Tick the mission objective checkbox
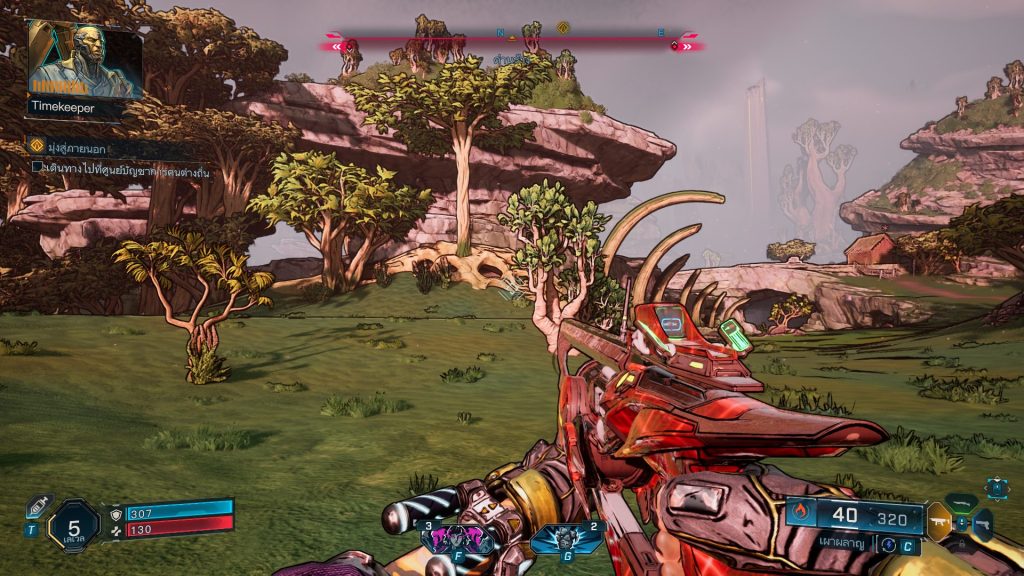This screenshot has width=1024, height=576. pos(38,168)
